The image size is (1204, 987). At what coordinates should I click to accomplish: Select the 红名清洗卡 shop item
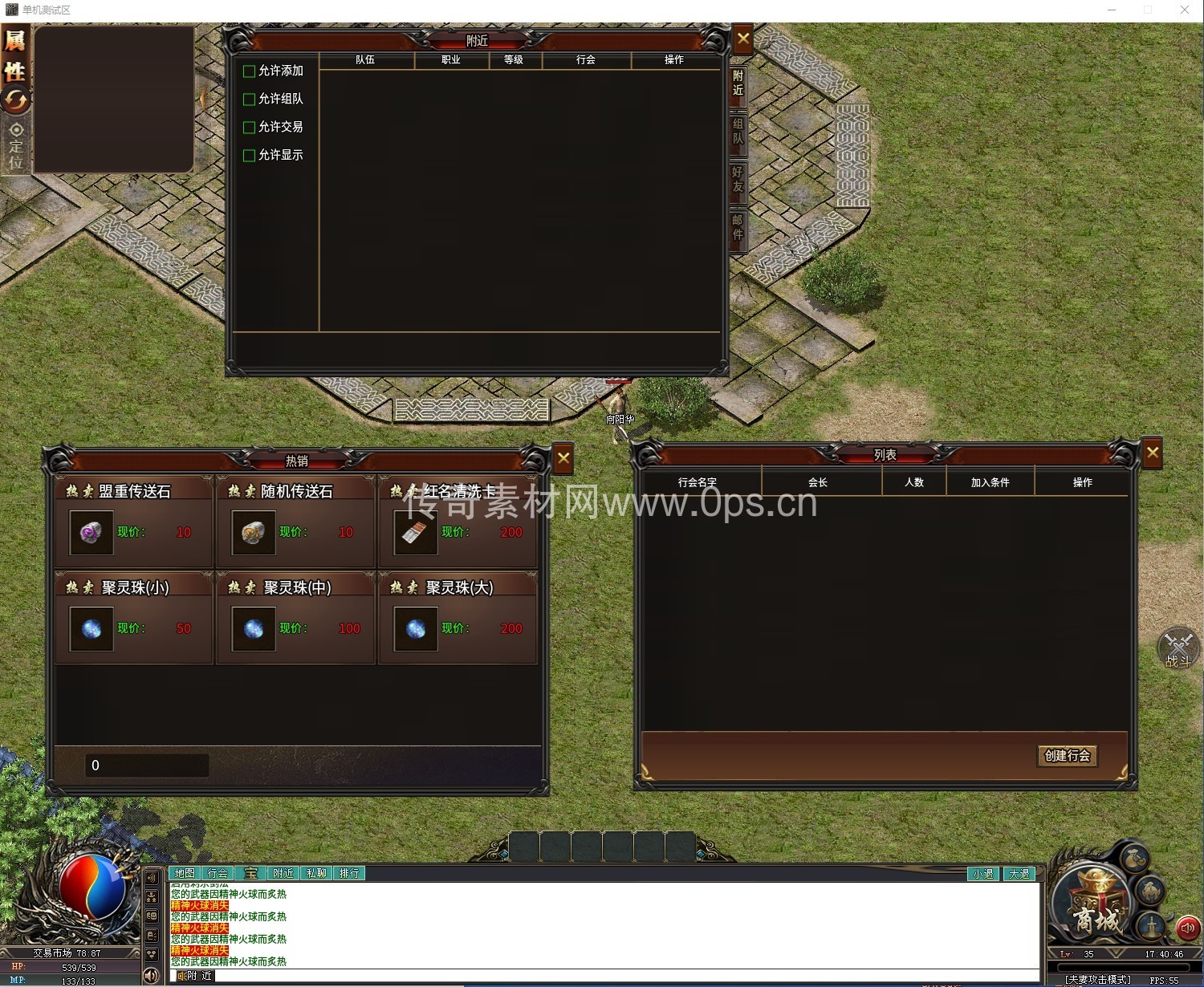(415, 533)
